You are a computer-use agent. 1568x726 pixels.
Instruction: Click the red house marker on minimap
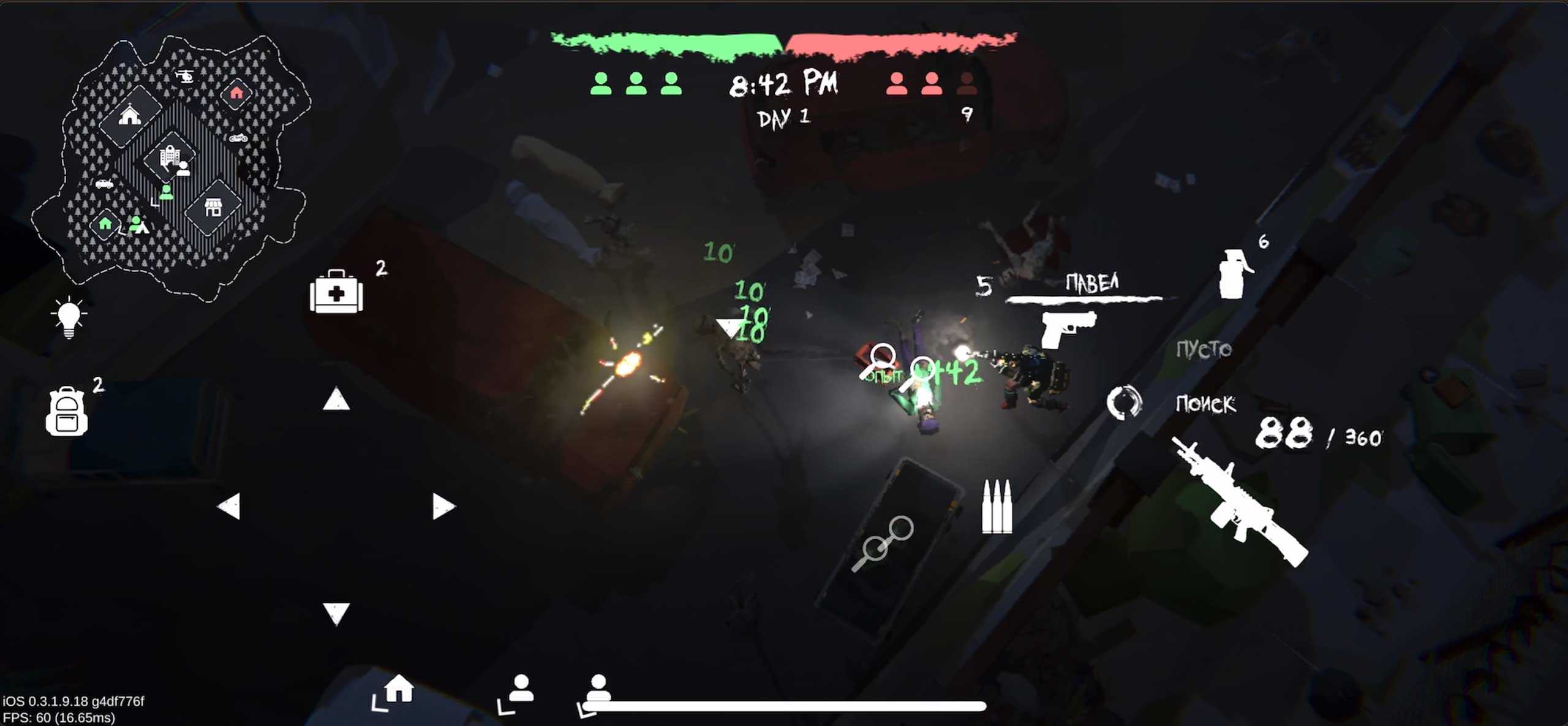point(236,93)
